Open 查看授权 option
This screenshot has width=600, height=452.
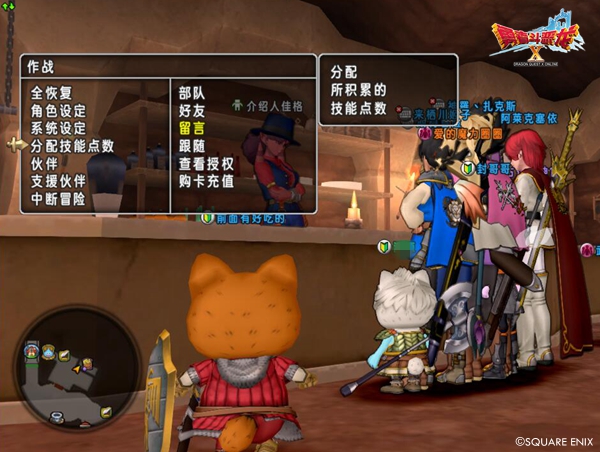(x=206, y=163)
